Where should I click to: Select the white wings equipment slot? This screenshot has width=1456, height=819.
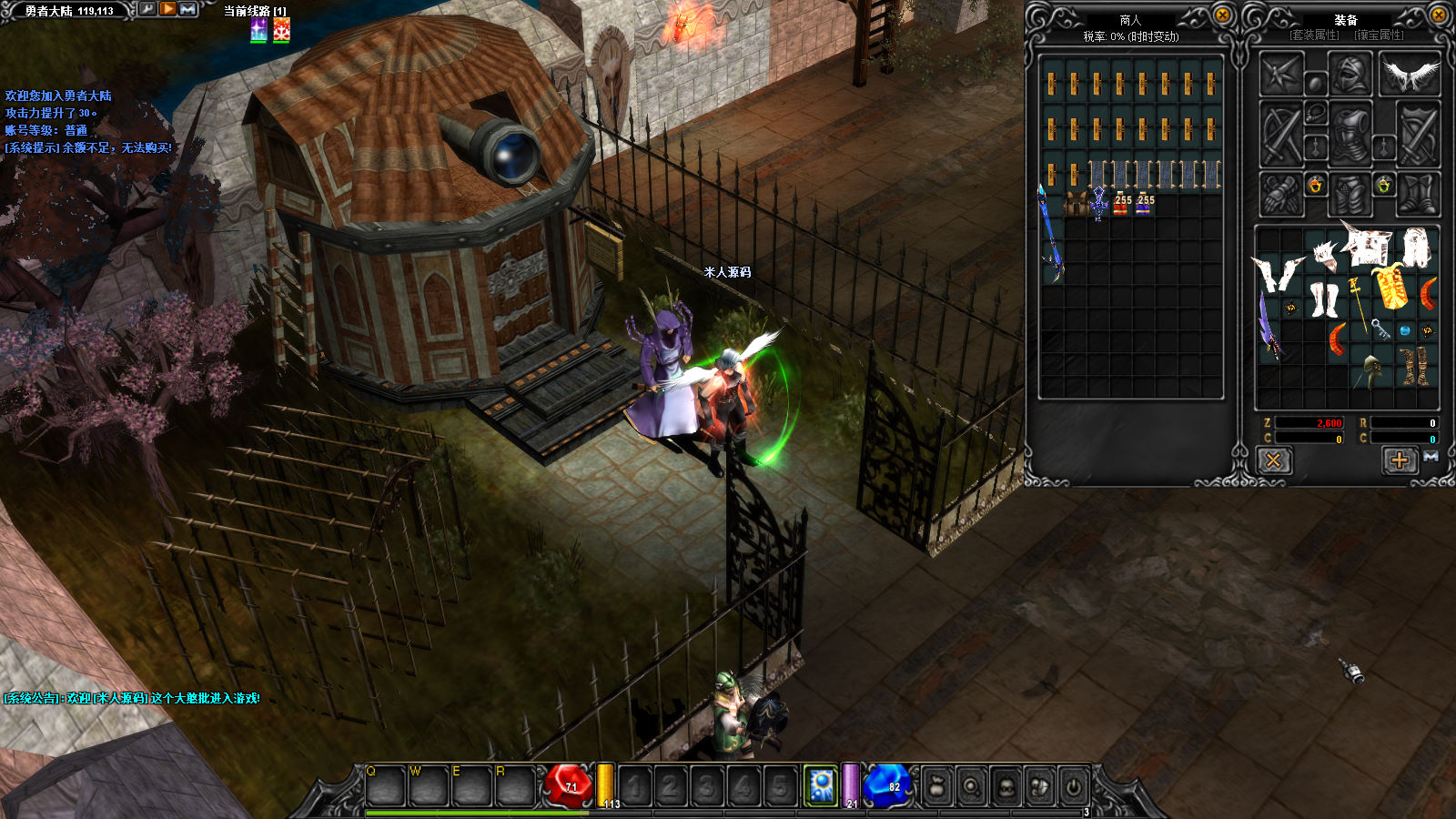[x=1410, y=75]
